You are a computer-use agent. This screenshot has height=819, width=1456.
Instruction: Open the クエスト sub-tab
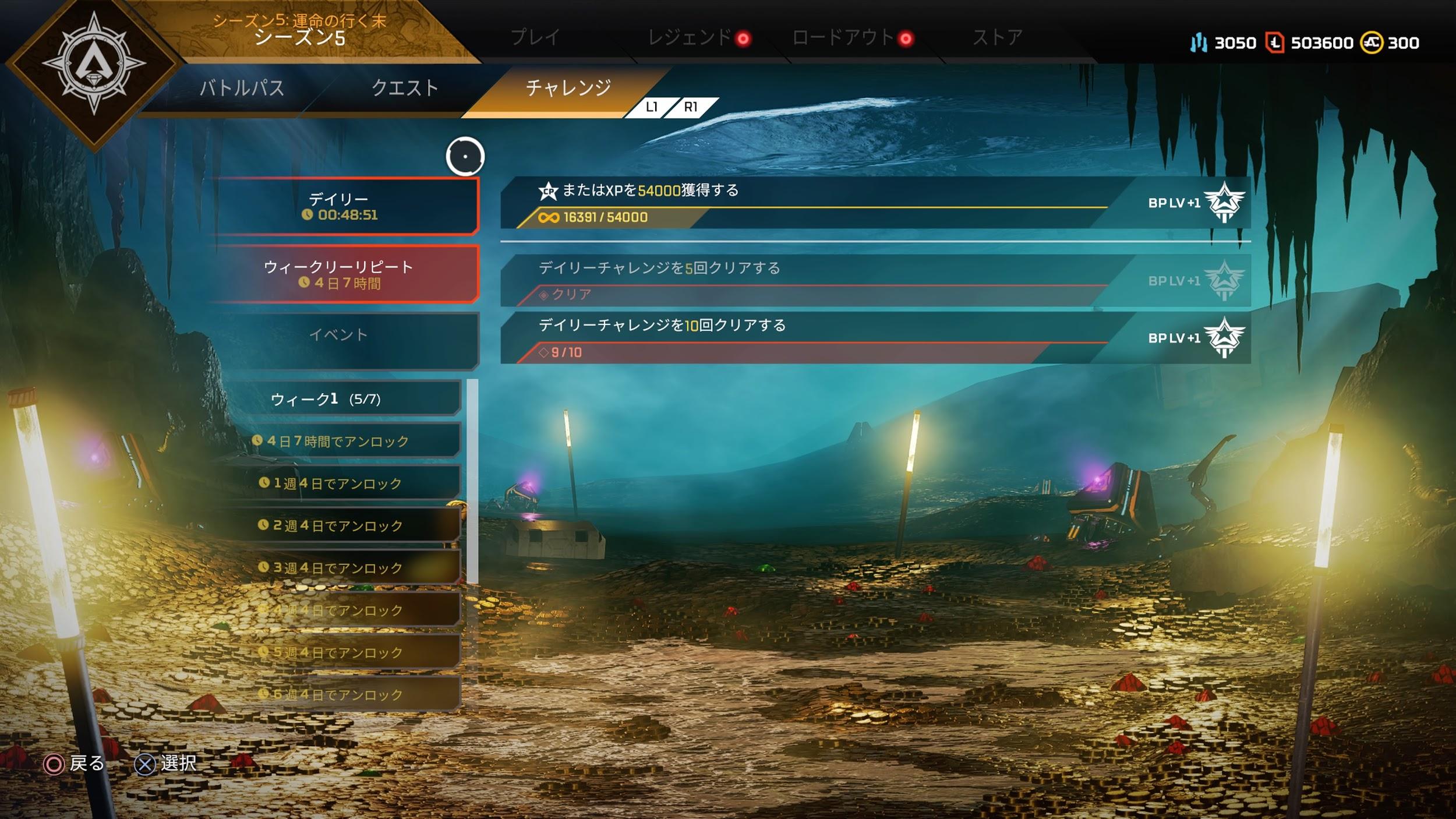pyautogui.click(x=405, y=88)
